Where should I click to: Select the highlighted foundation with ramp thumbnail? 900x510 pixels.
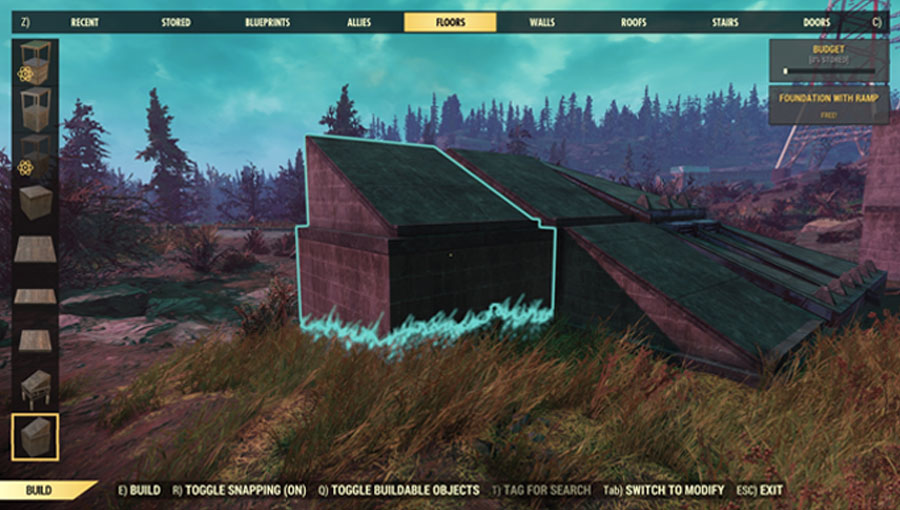[x=35, y=437]
